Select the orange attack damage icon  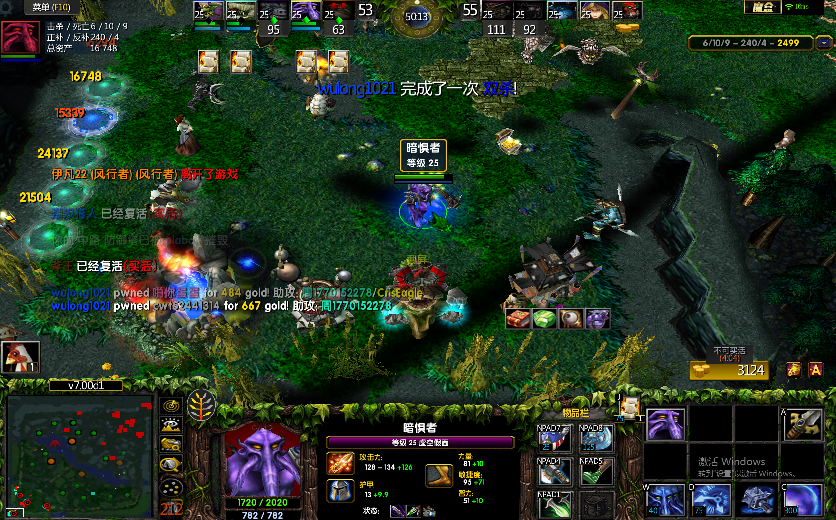[339, 462]
